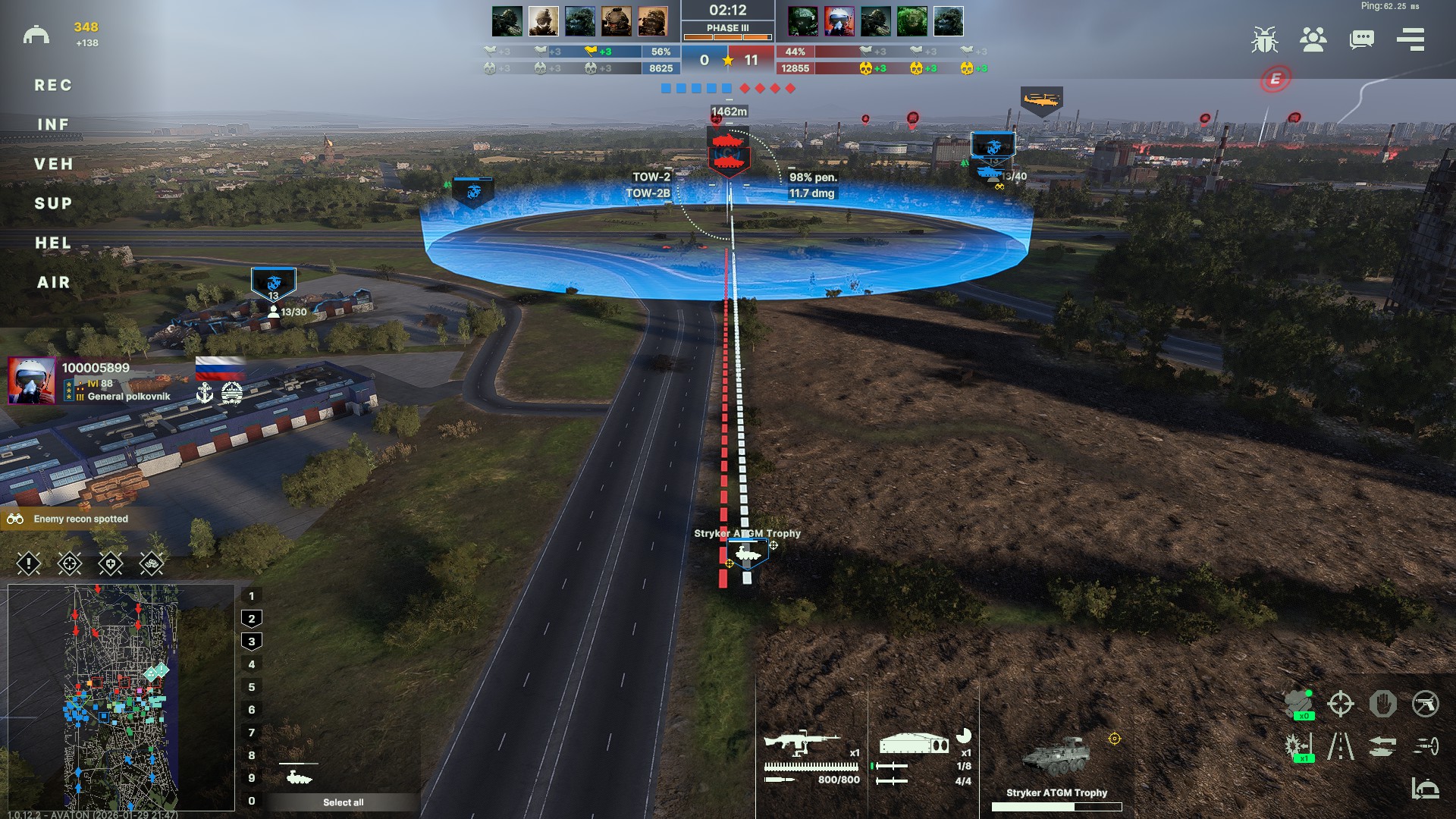The height and width of the screenshot is (819, 1456).
Task: Activate the road fast-move command
Action: coord(1340,746)
